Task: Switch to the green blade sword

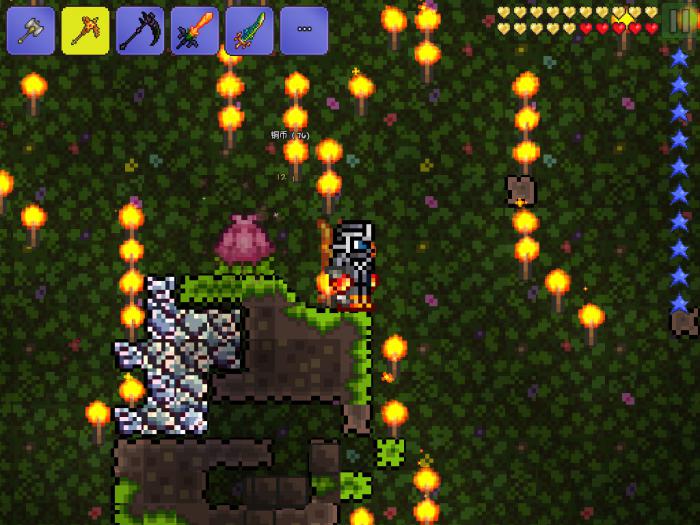Action: click(249, 31)
